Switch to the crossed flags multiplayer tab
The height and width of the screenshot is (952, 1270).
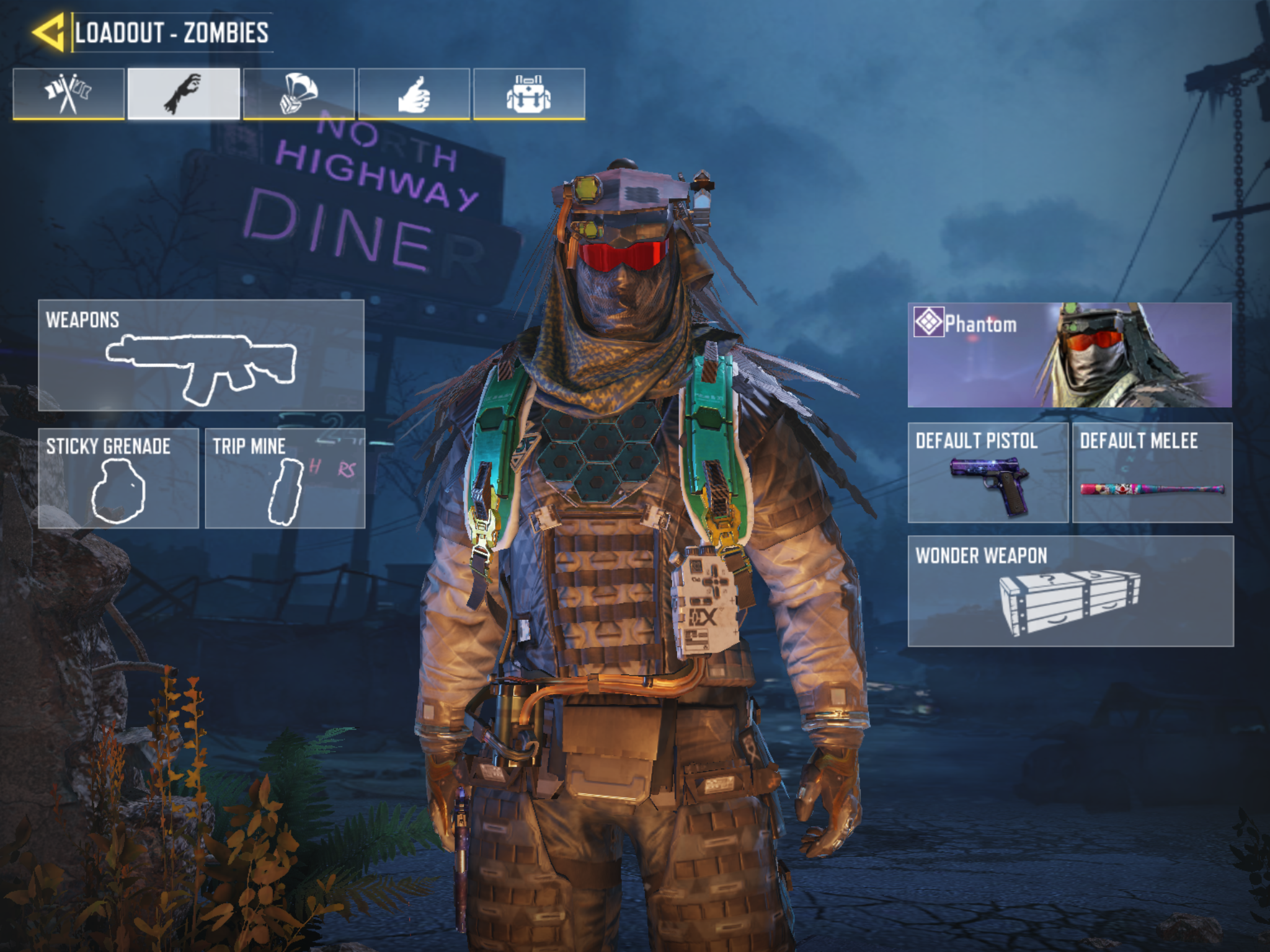pyautogui.click(x=69, y=94)
